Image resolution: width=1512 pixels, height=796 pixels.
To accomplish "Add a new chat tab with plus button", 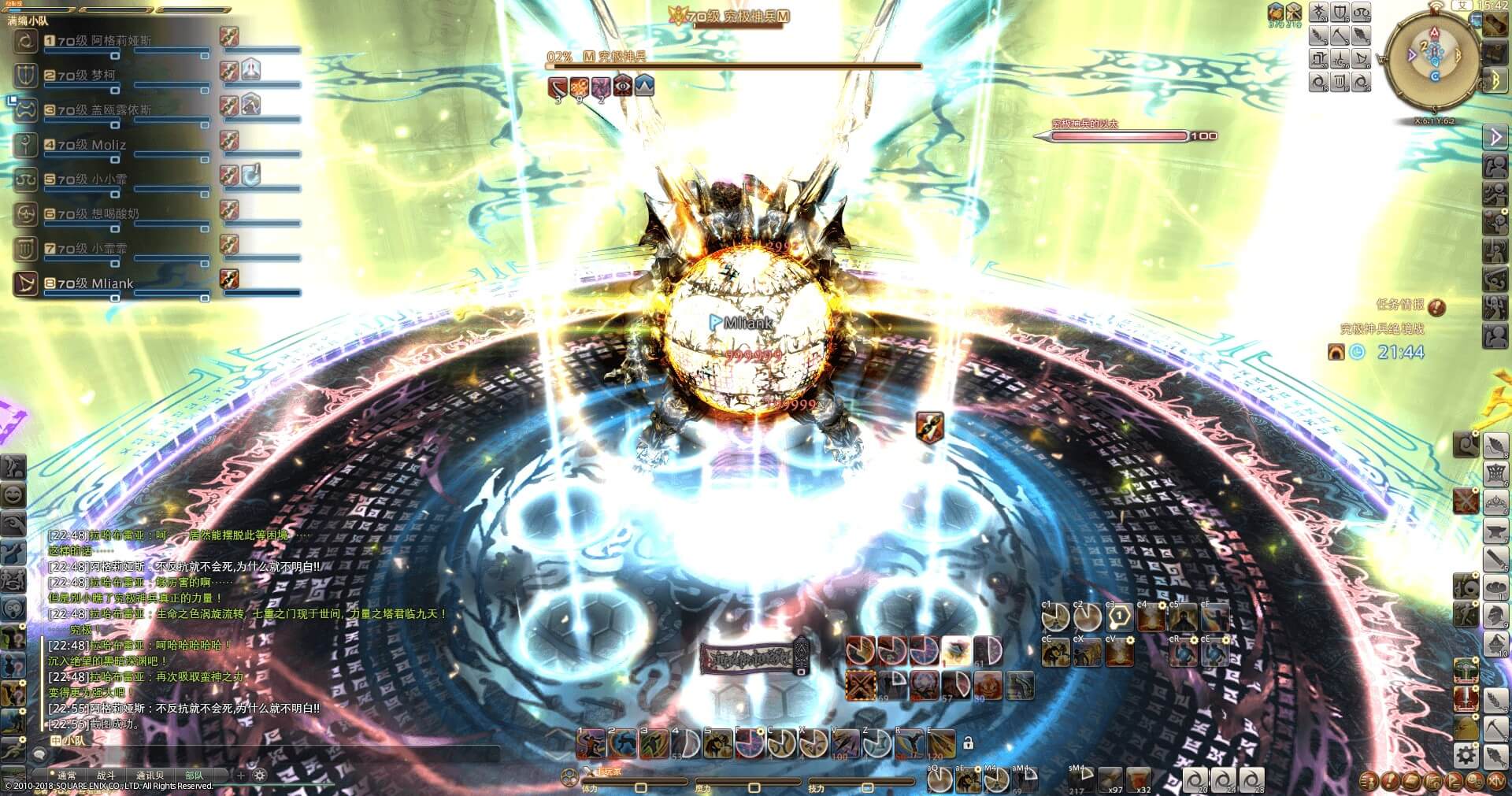I will [x=241, y=776].
